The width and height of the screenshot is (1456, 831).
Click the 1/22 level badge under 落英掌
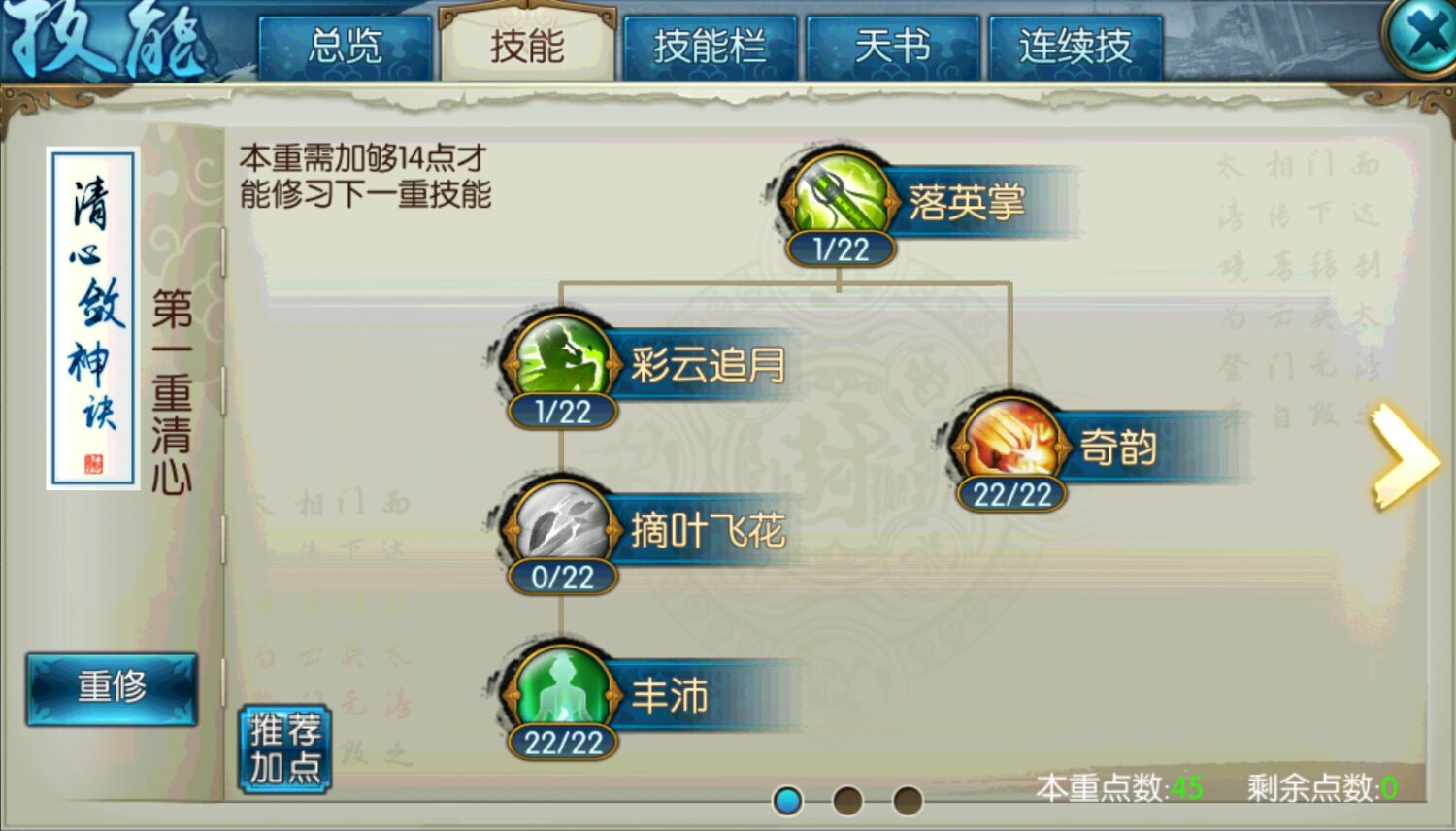[840, 249]
